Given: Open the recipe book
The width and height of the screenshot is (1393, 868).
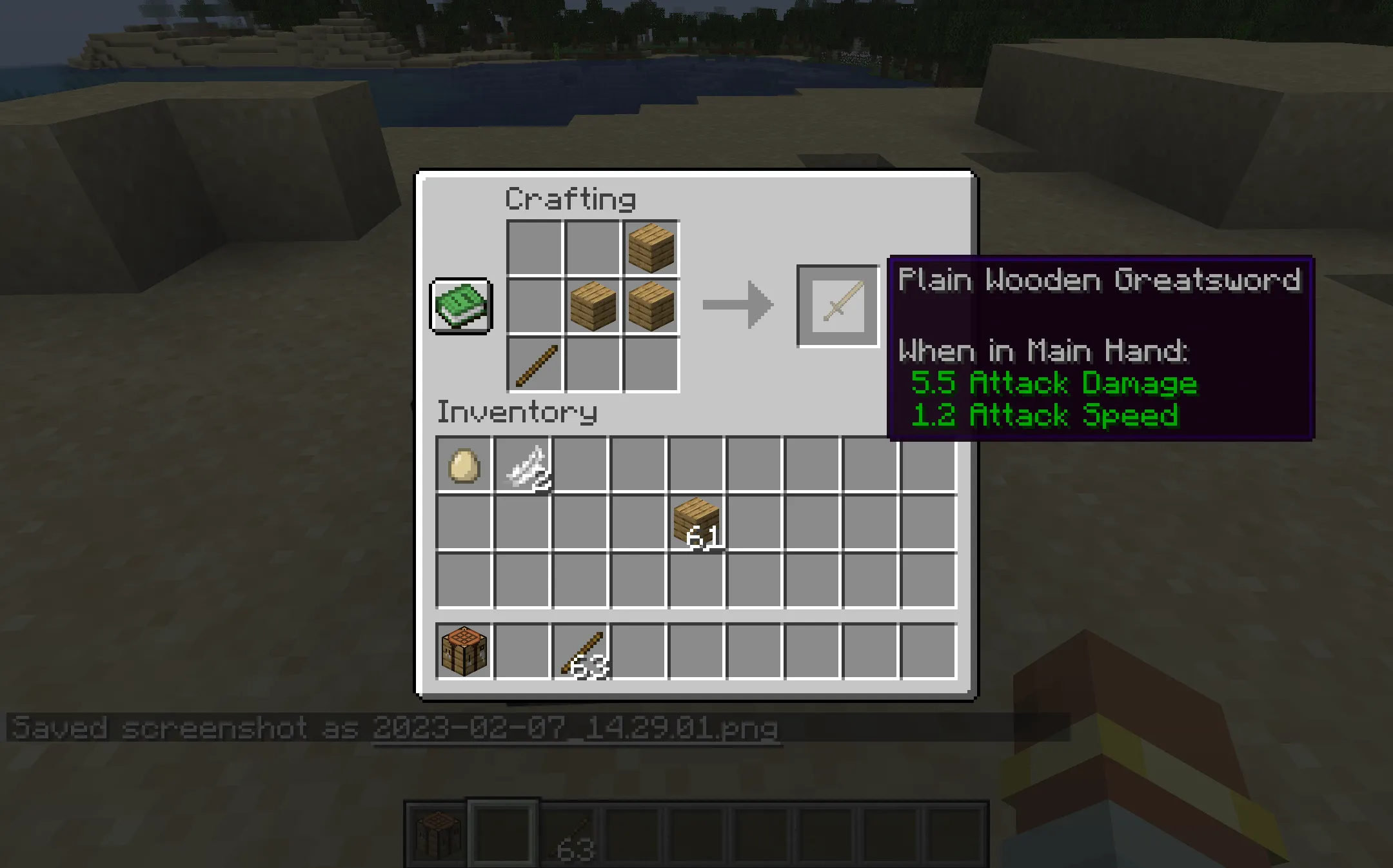Looking at the screenshot, I should click(x=461, y=305).
